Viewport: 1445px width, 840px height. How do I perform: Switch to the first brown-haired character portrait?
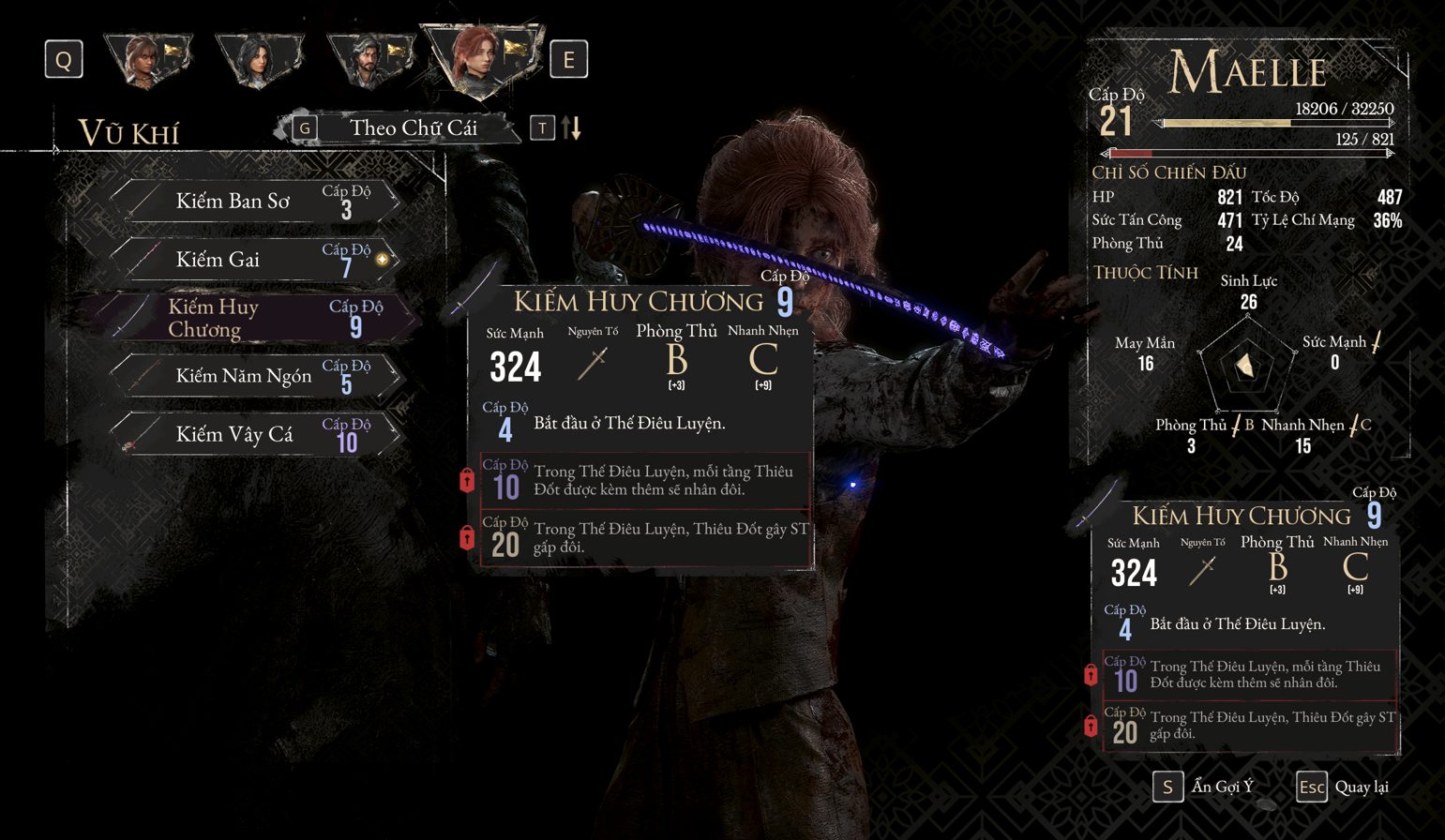147,60
